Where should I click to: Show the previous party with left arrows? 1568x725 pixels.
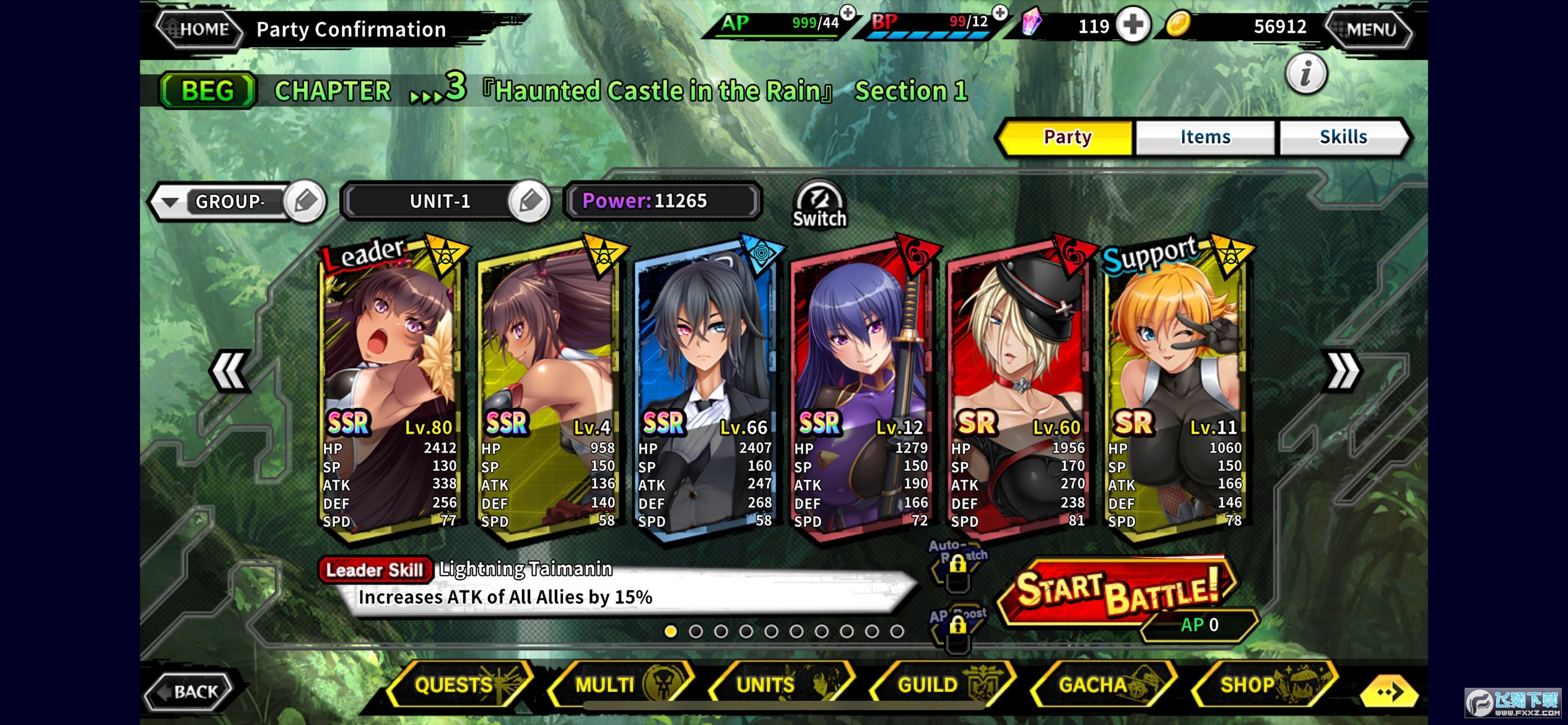tap(230, 371)
